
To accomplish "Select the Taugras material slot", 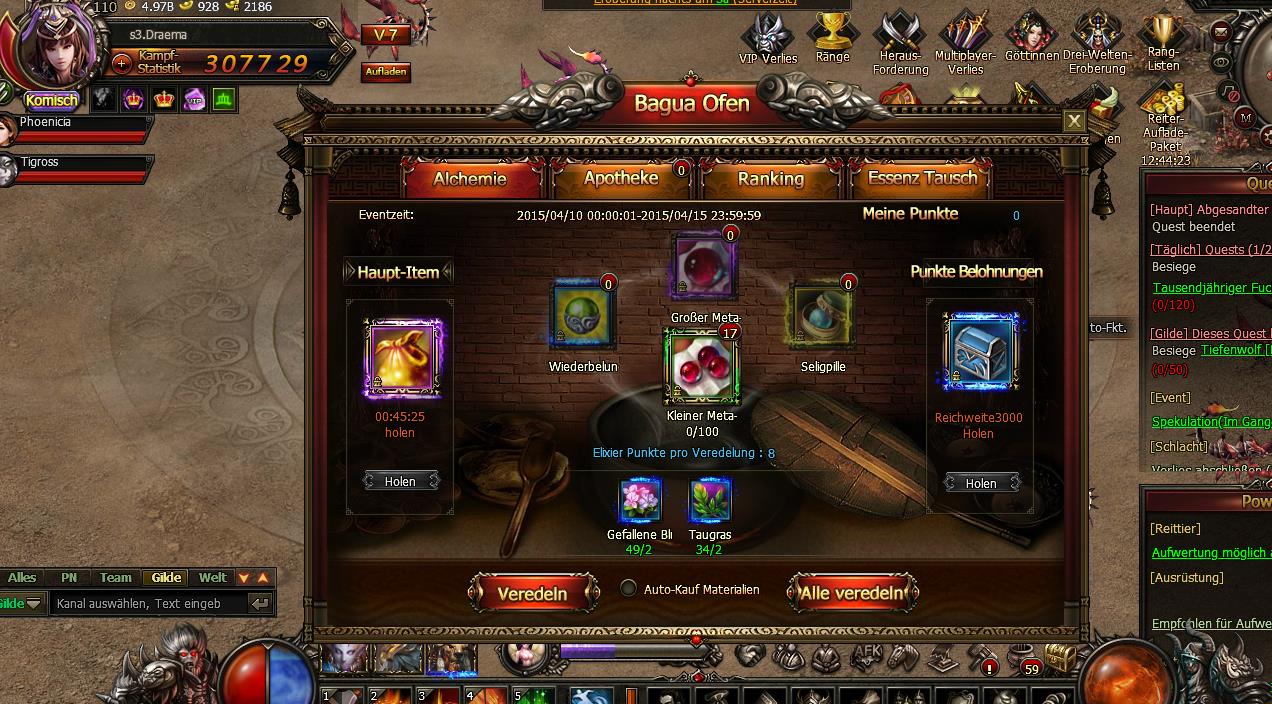I will (x=710, y=501).
